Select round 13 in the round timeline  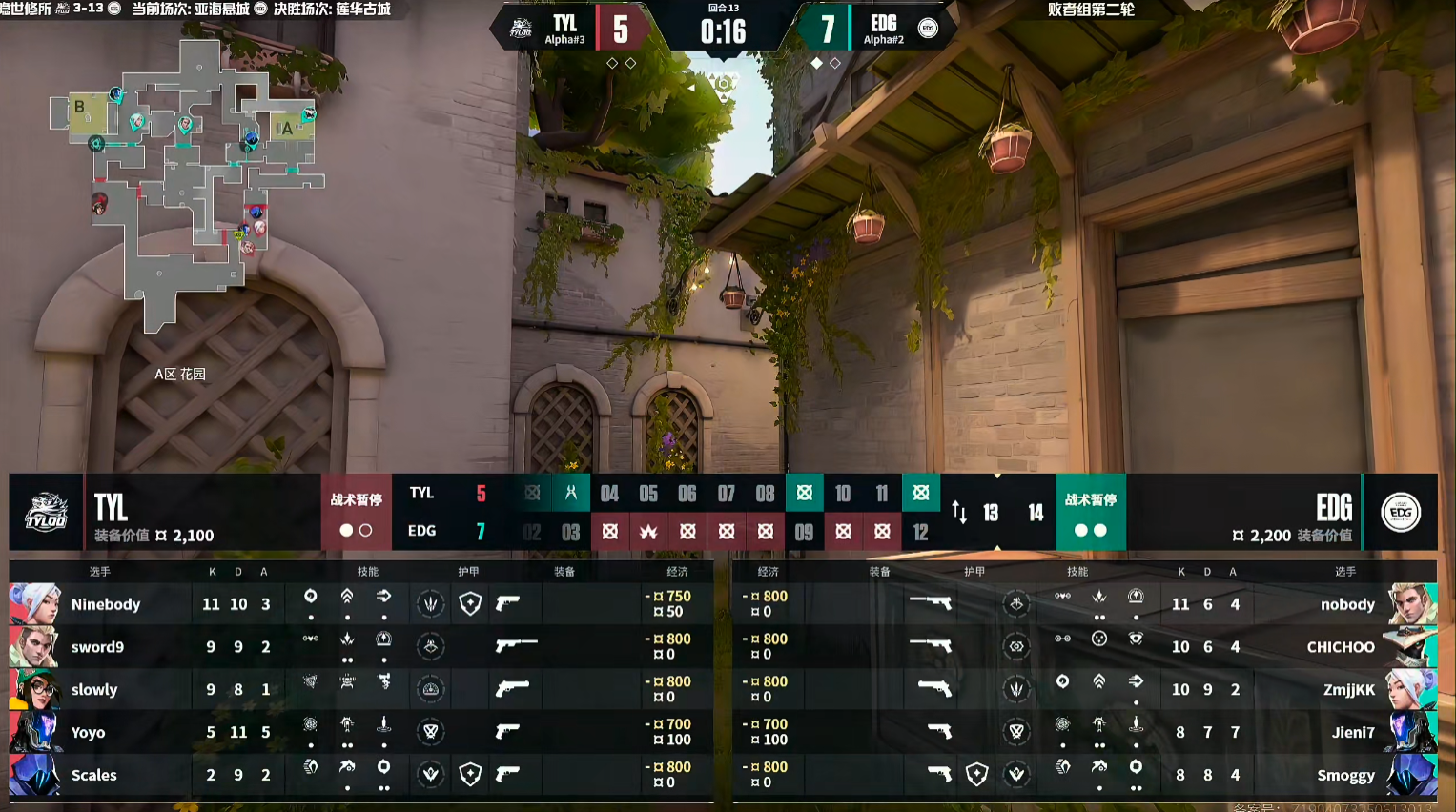click(x=991, y=513)
